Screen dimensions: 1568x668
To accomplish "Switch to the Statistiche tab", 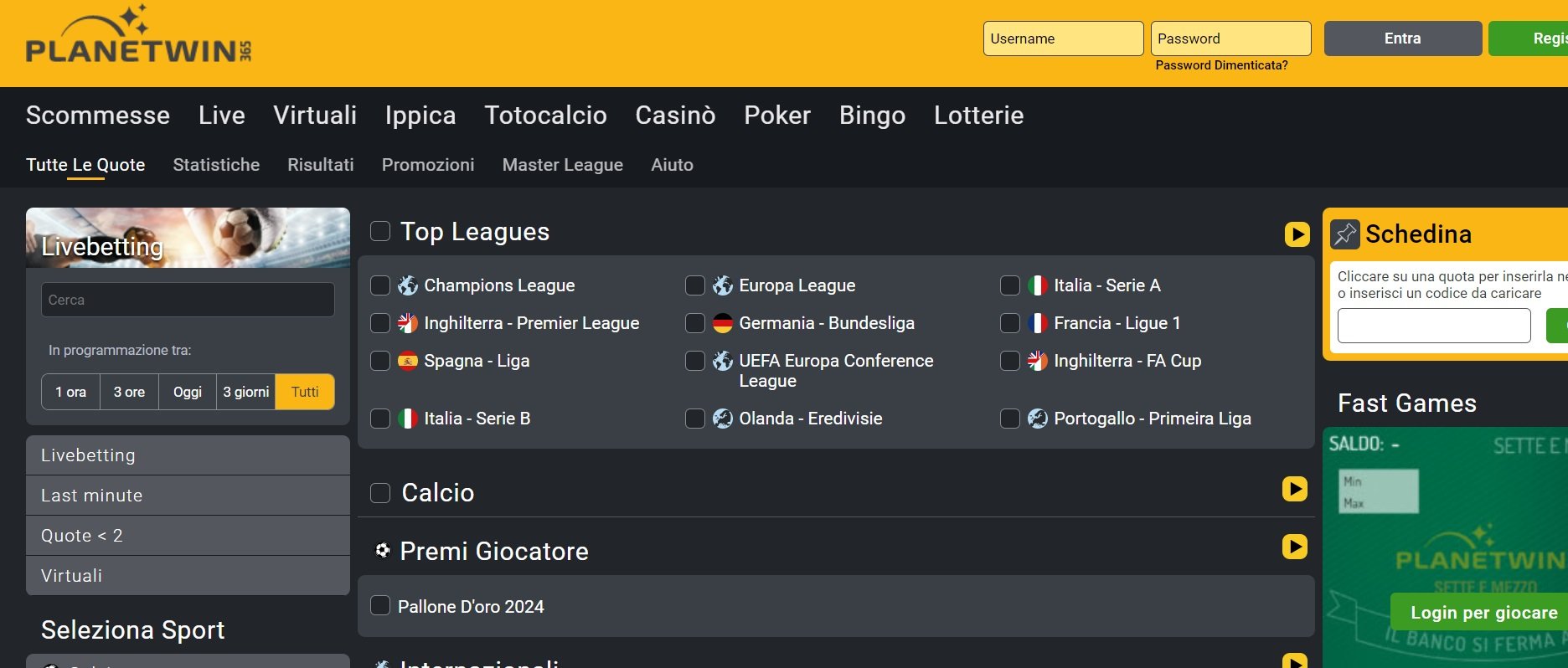I will (216, 165).
